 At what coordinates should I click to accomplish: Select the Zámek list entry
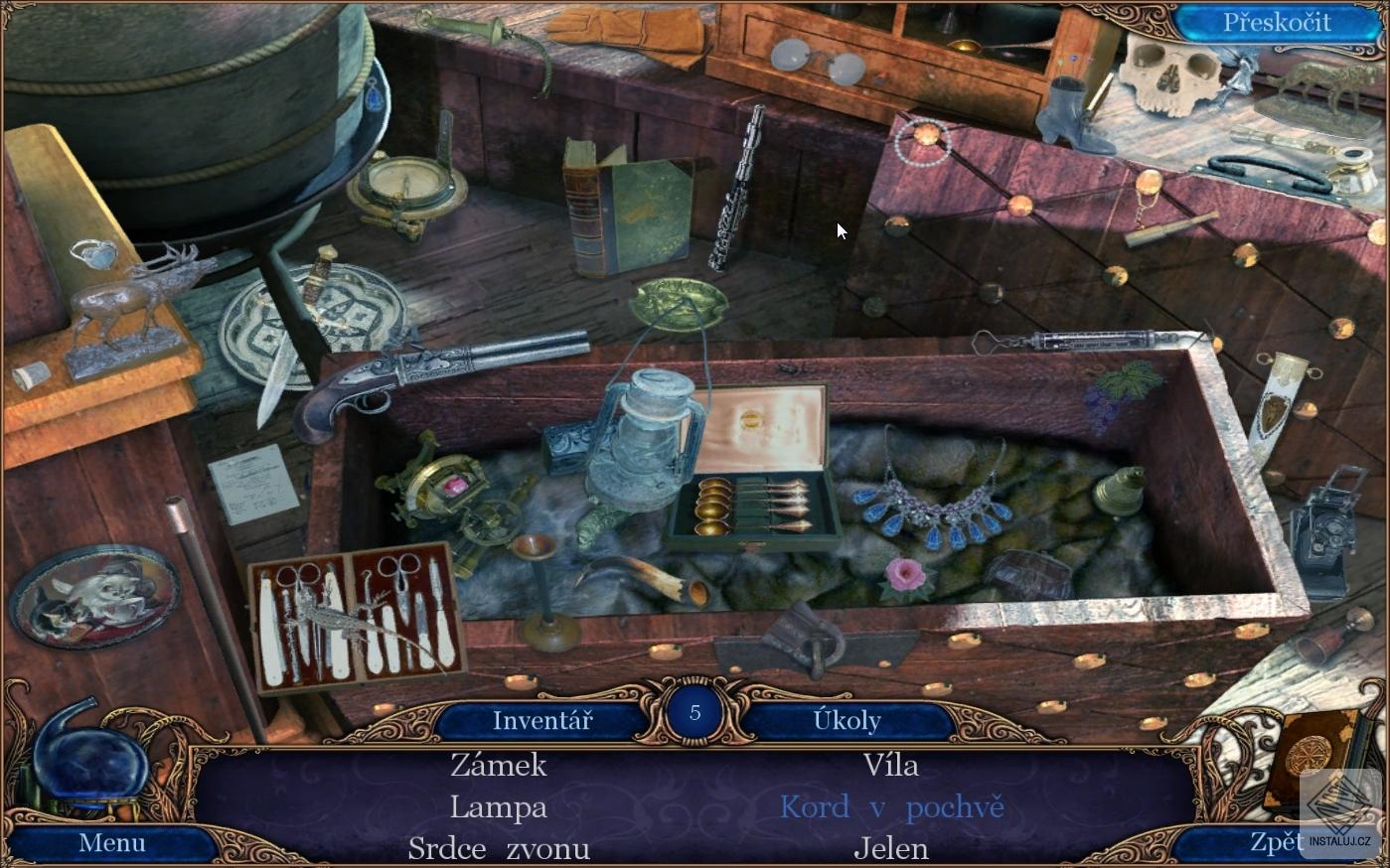click(x=499, y=765)
